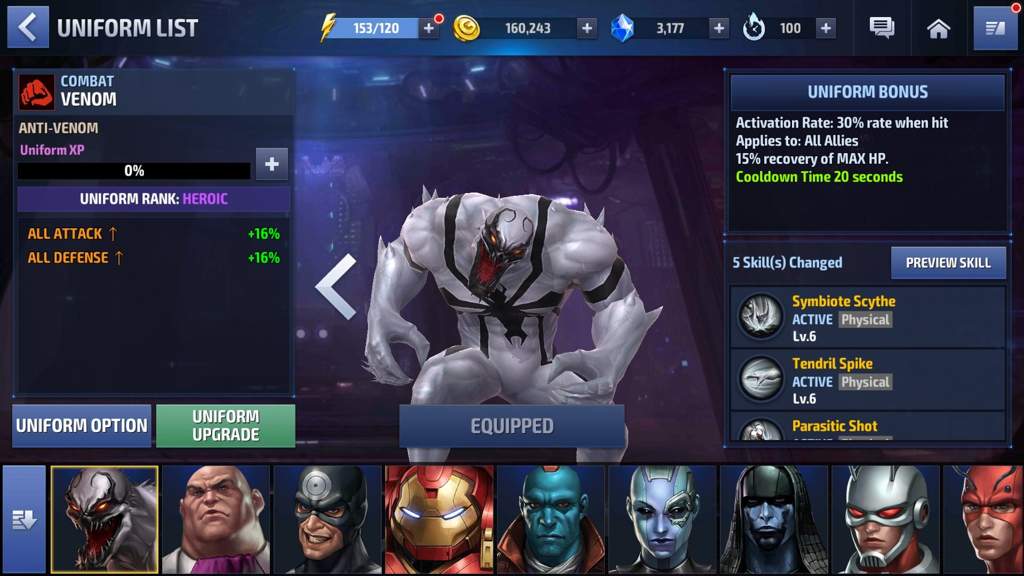1024x576 pixels.
Task: Open the chat speech bubble icon
Action: (x=882, y=28)
